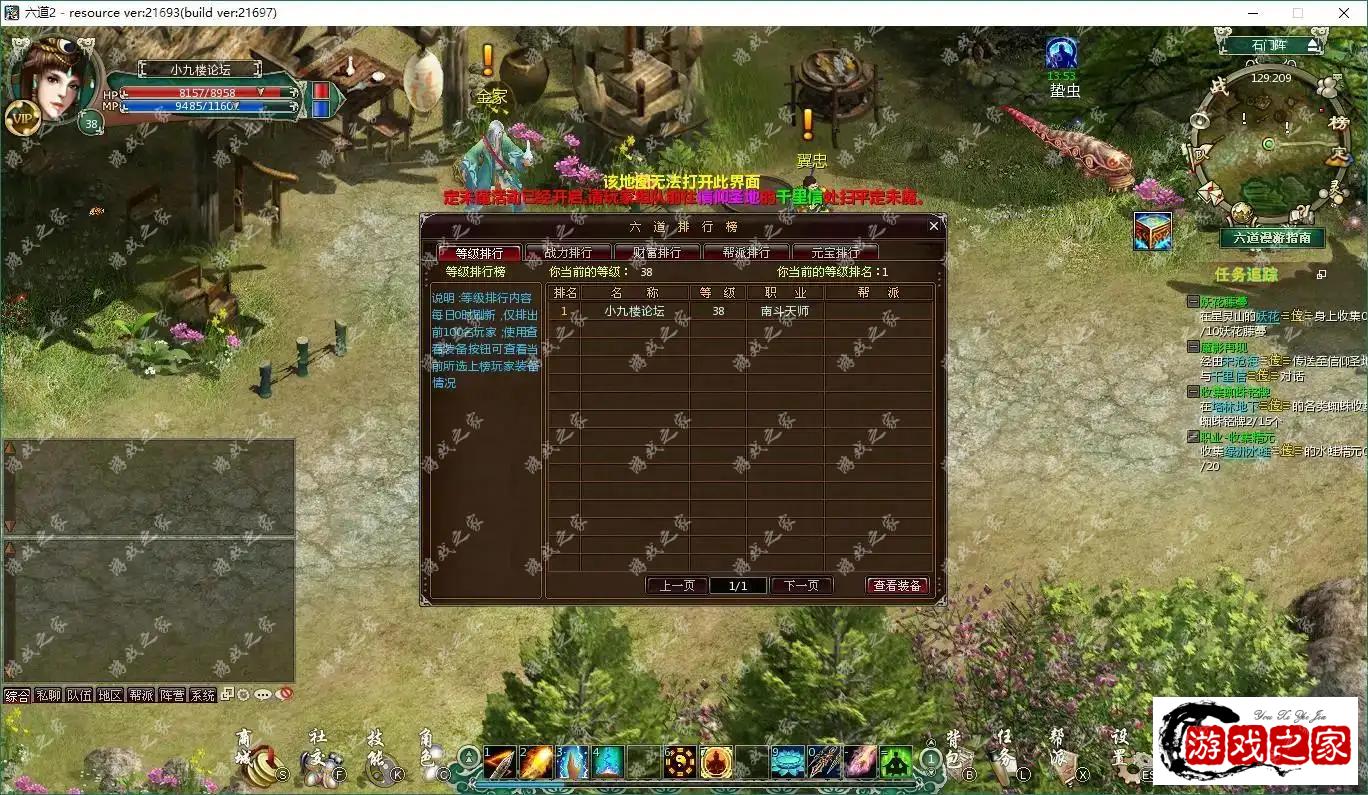The image size is (1368, 795).
Task: Toggle the chat block prohibit icon
Action: point(283,694)
